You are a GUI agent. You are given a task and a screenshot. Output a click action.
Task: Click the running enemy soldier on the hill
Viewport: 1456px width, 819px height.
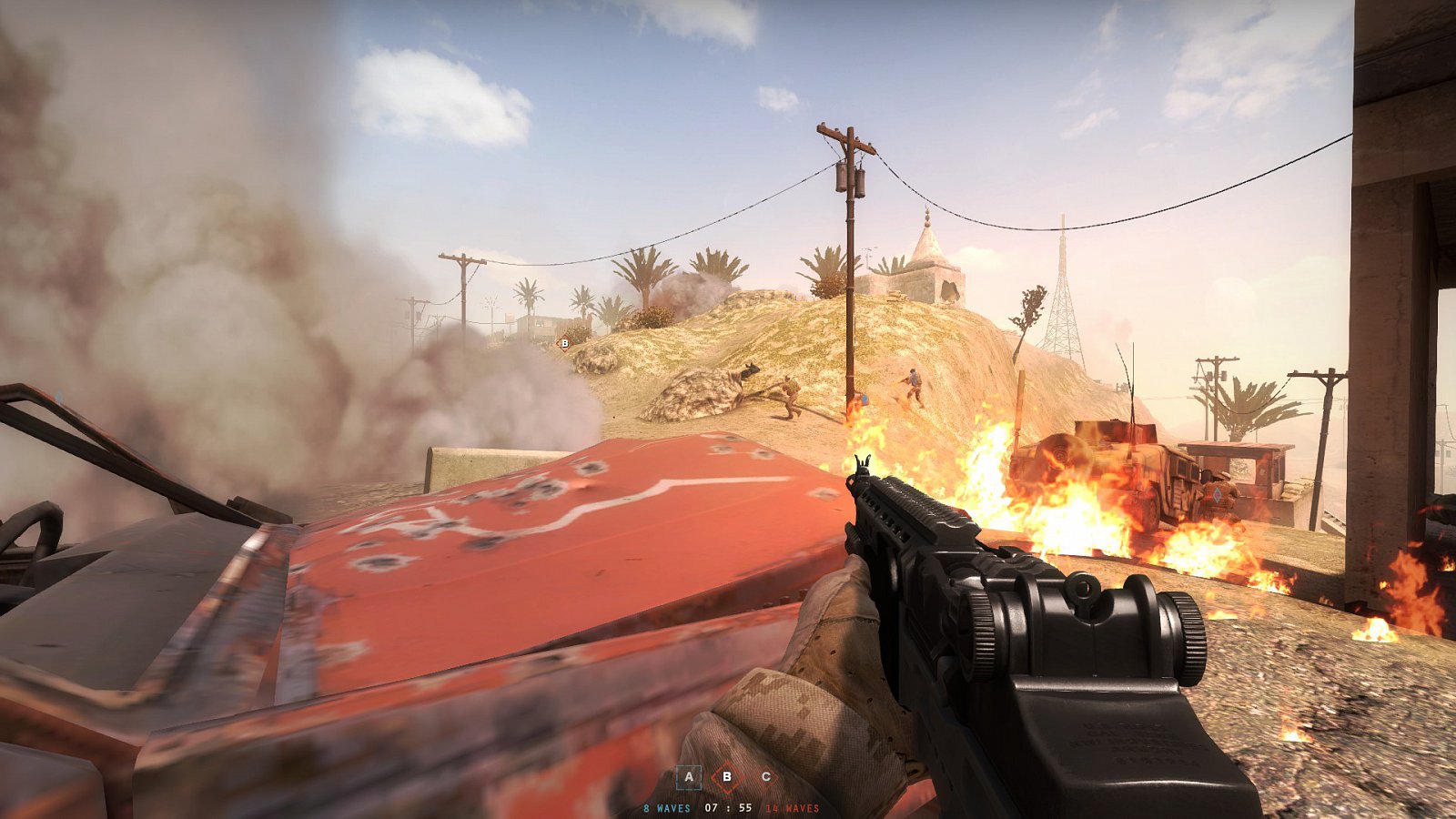[912, 384]
